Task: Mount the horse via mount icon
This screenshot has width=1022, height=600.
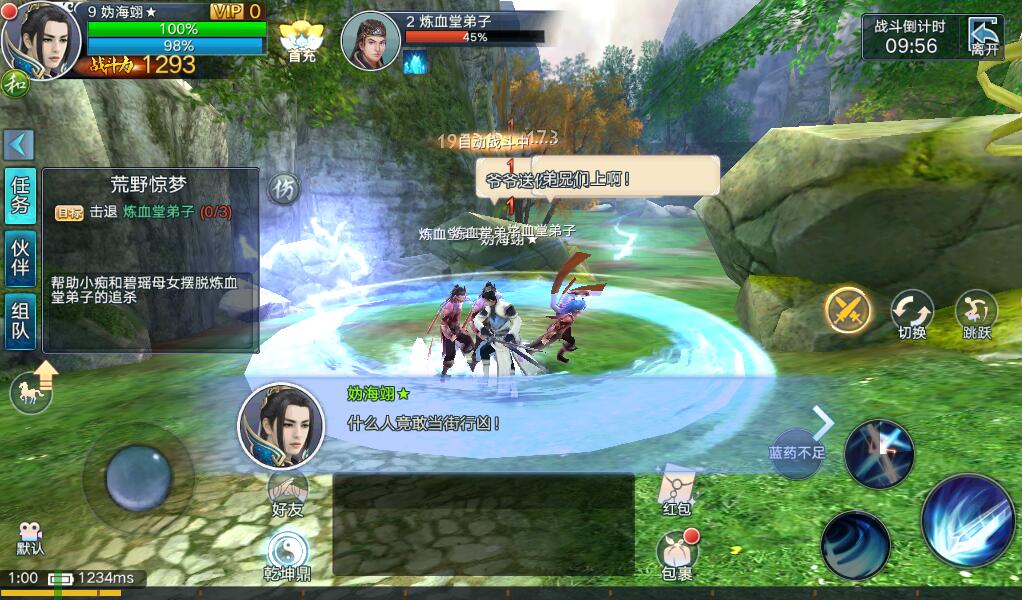Action: (32, 390)
